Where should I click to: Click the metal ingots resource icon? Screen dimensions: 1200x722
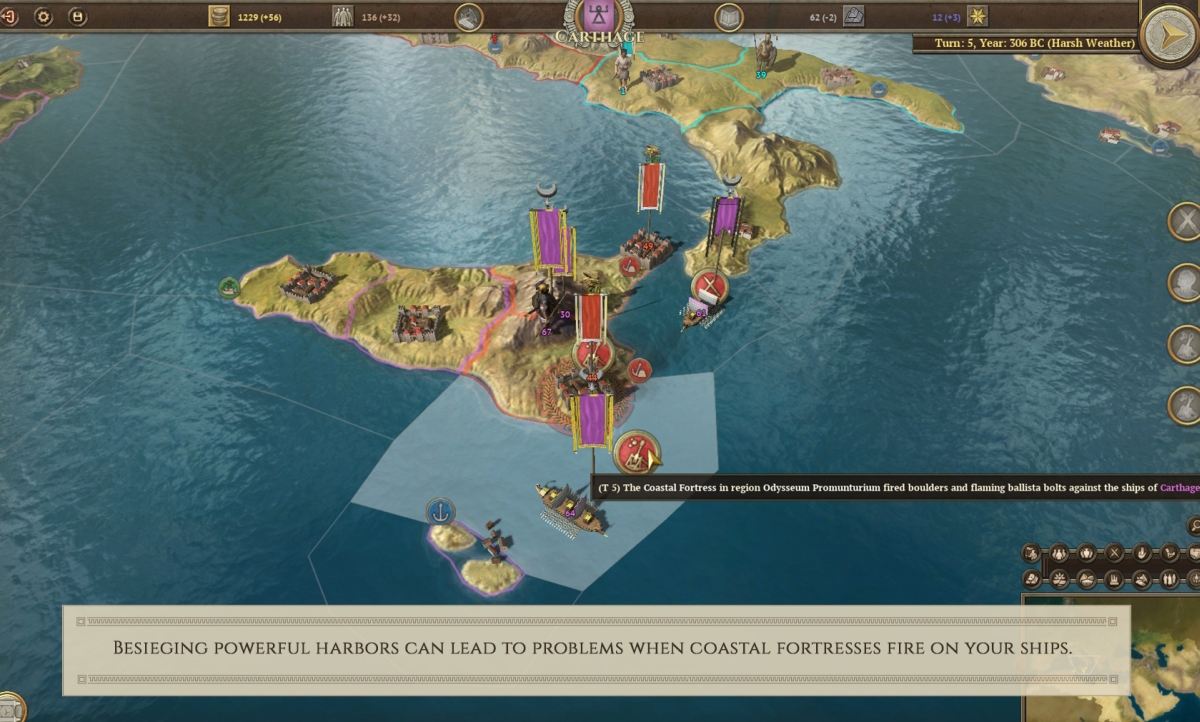click(x=853, y=16)
